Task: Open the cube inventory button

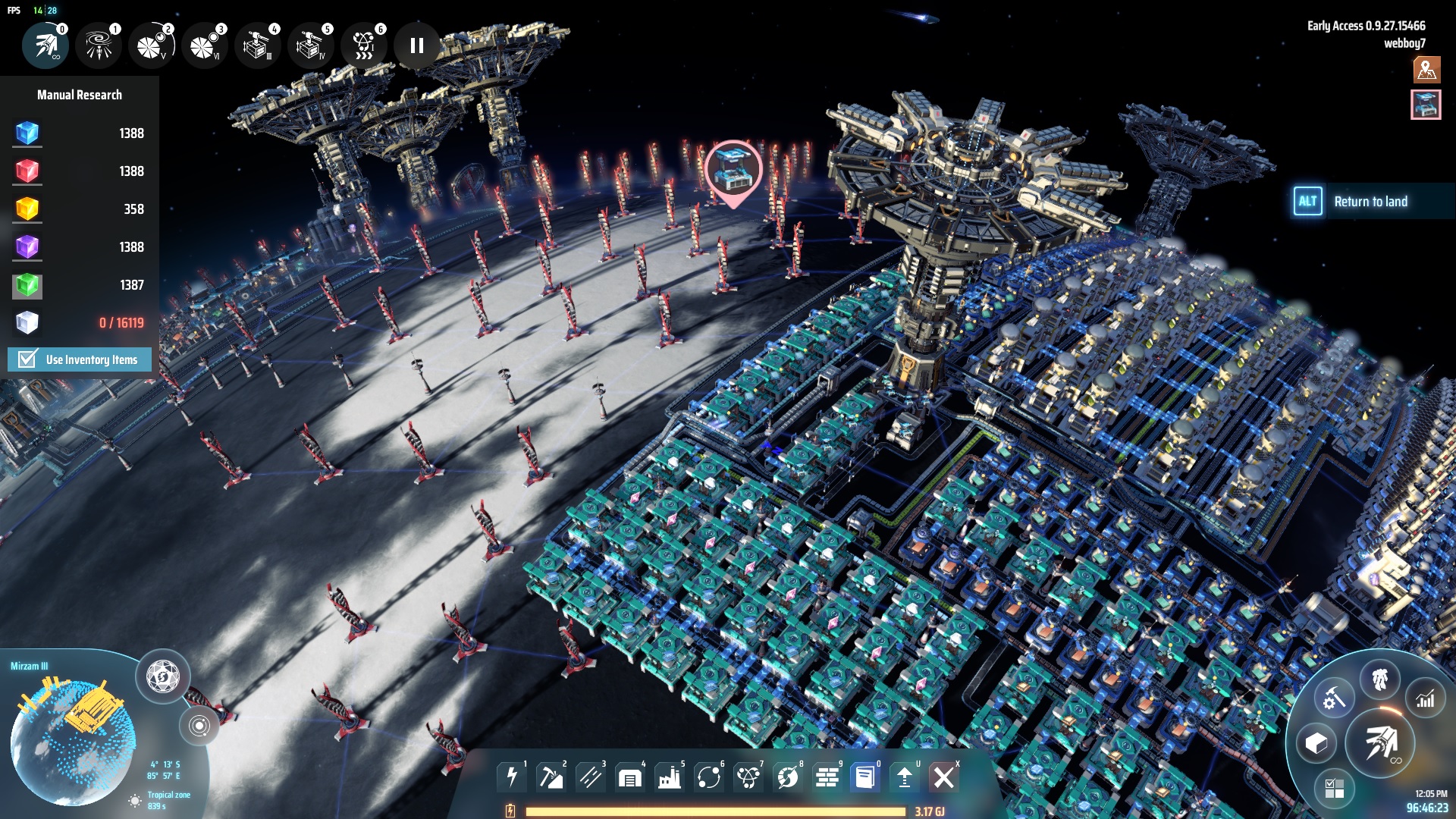Action: click(x=1316, y=744)
